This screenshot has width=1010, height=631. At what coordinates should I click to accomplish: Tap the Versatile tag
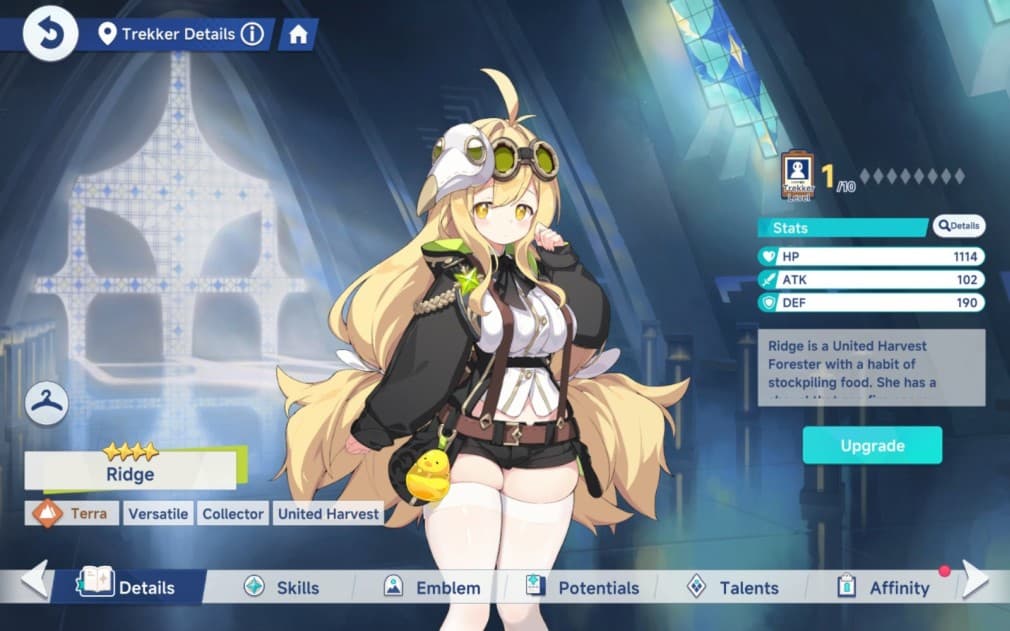pyautogui.click(x=158, y=514)
